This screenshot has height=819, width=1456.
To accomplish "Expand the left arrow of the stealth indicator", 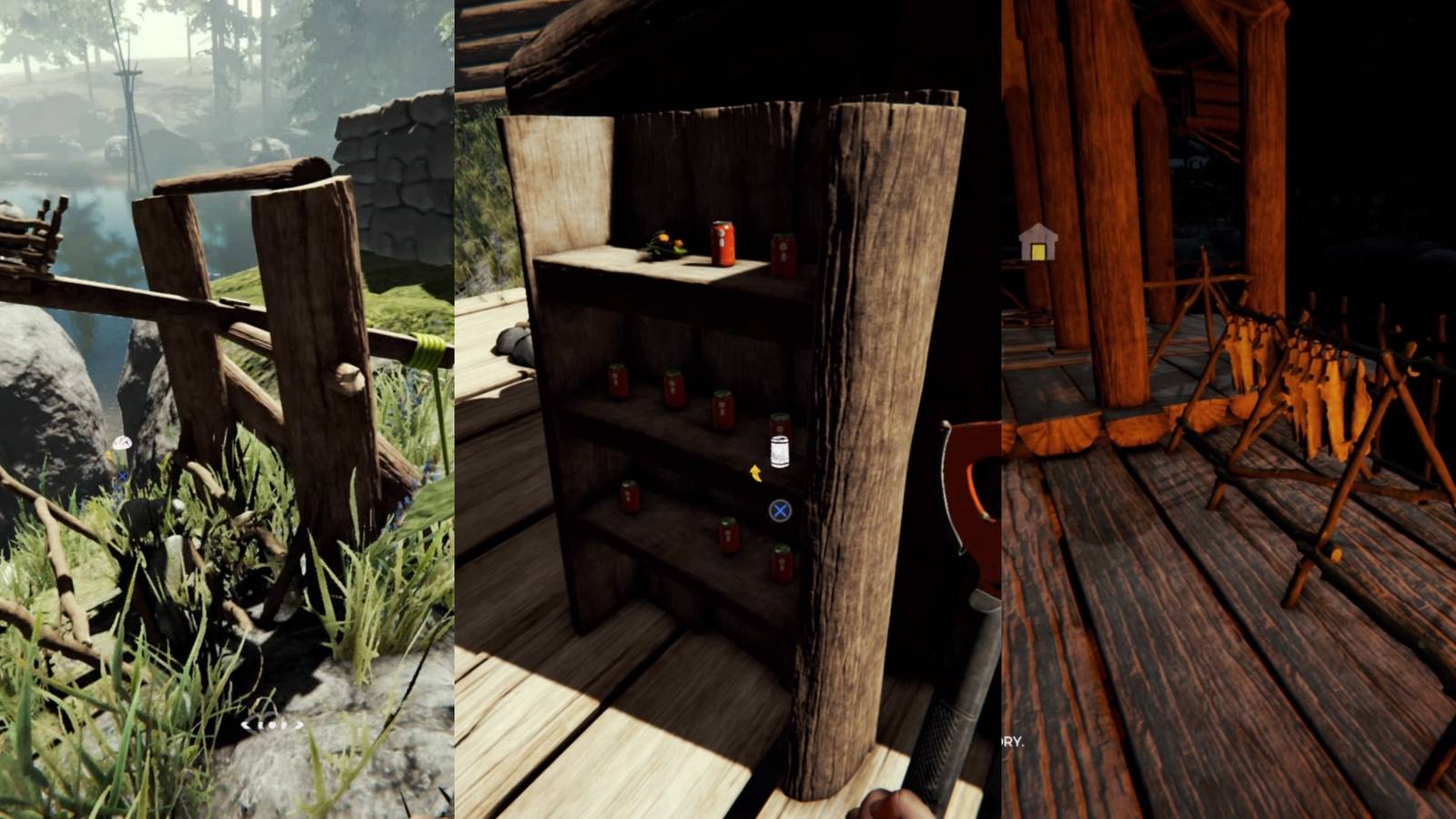I will 247,725.
